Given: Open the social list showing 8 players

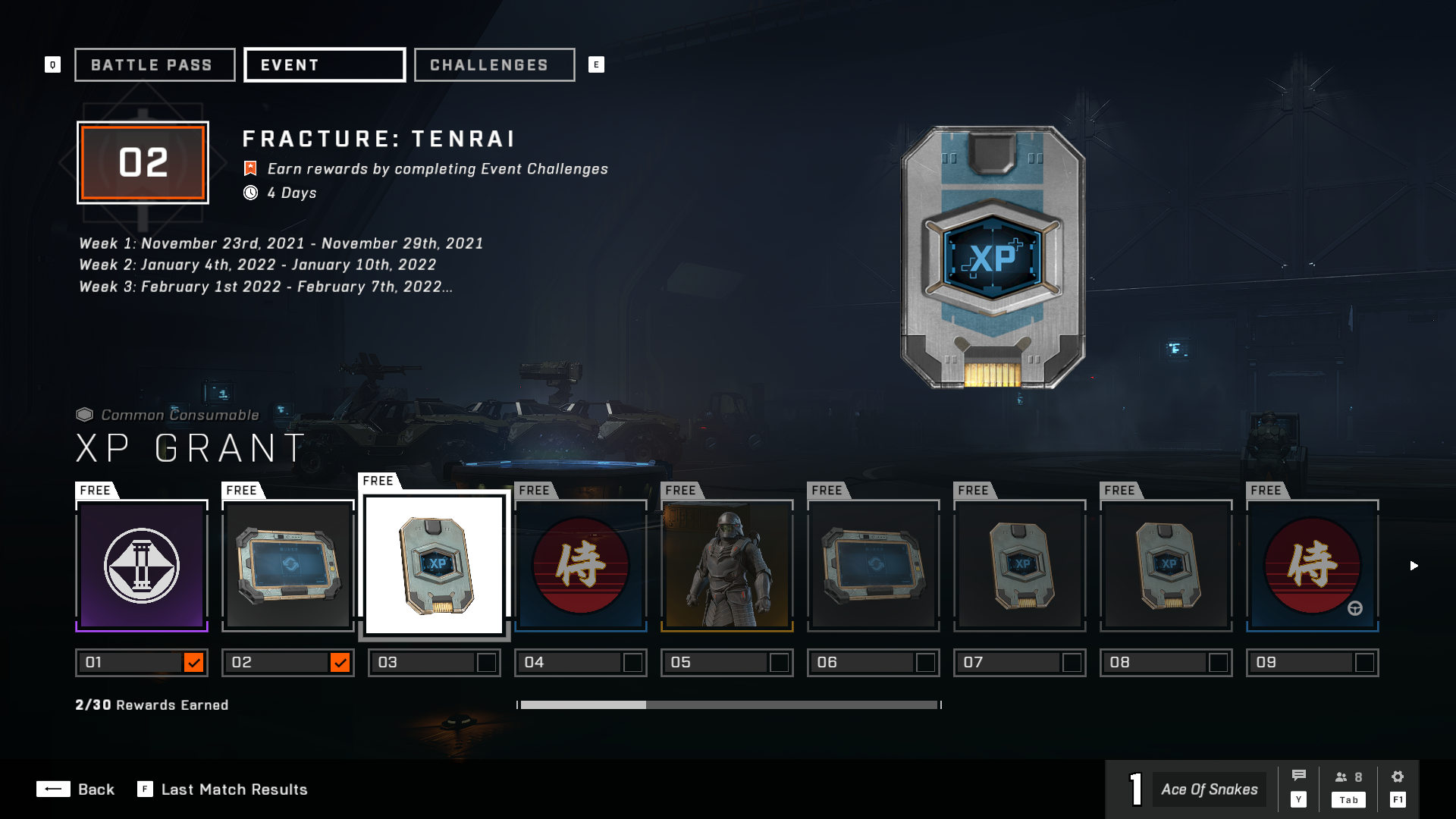Looking at the screenshot, I should pyautogui.click(x=1349, y=785).
